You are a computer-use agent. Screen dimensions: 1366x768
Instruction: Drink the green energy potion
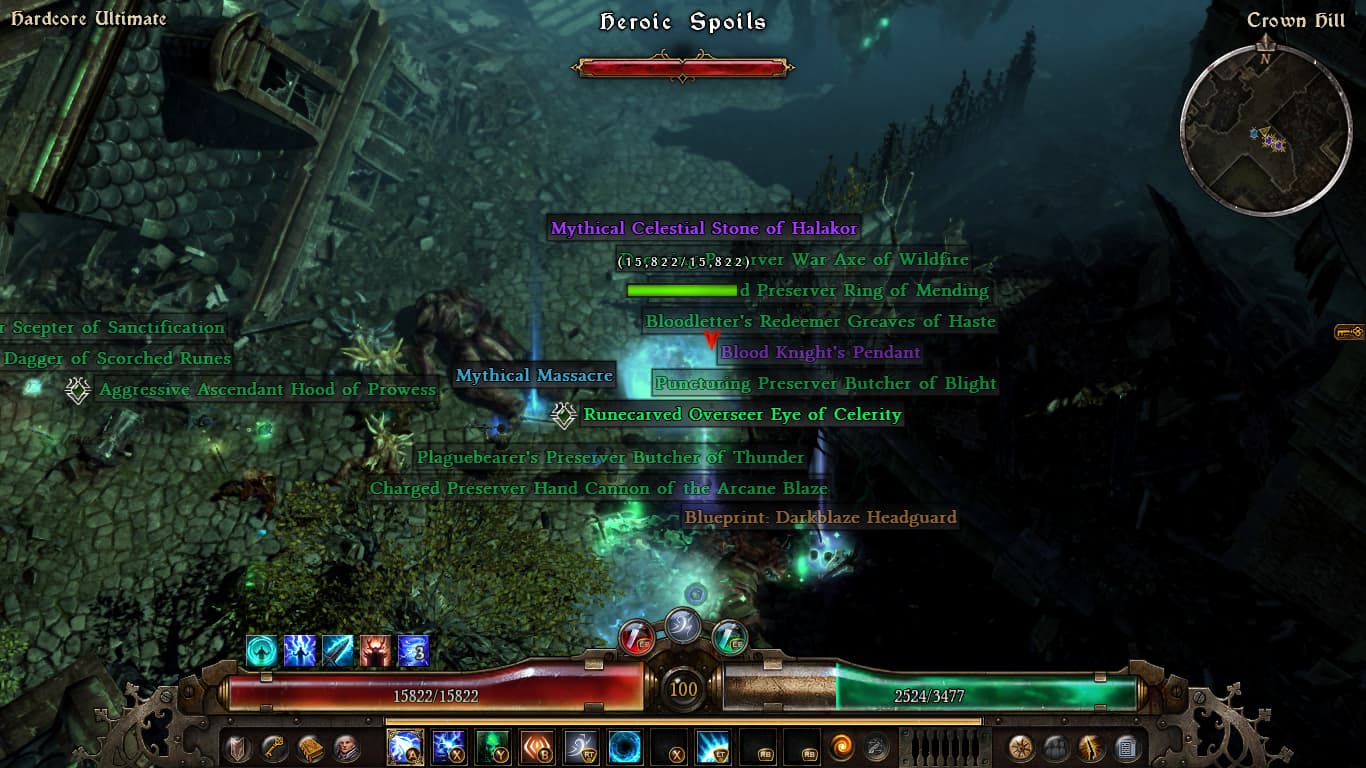point(731,636)
